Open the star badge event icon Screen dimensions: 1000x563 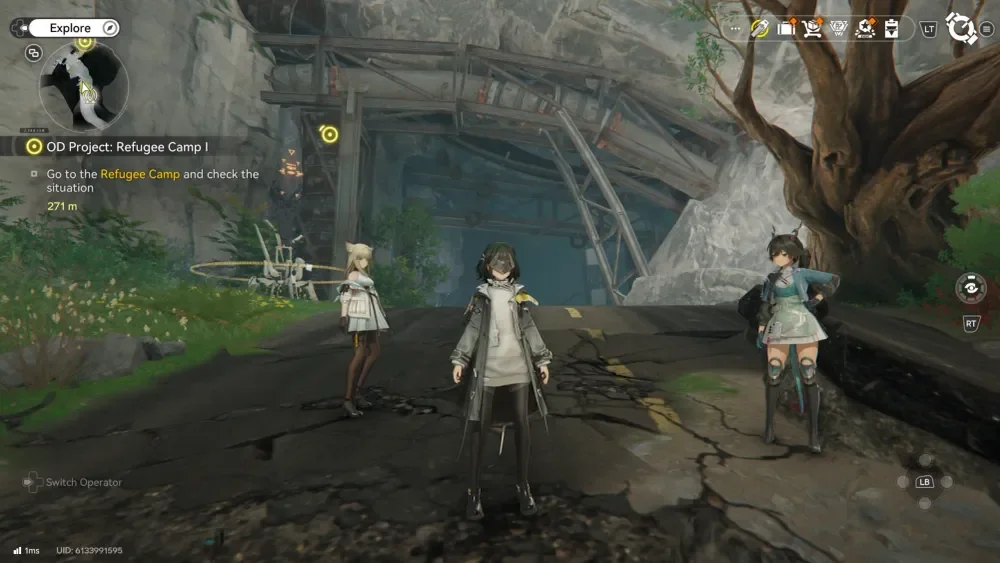pyautogui.click(x=865, y=28)
